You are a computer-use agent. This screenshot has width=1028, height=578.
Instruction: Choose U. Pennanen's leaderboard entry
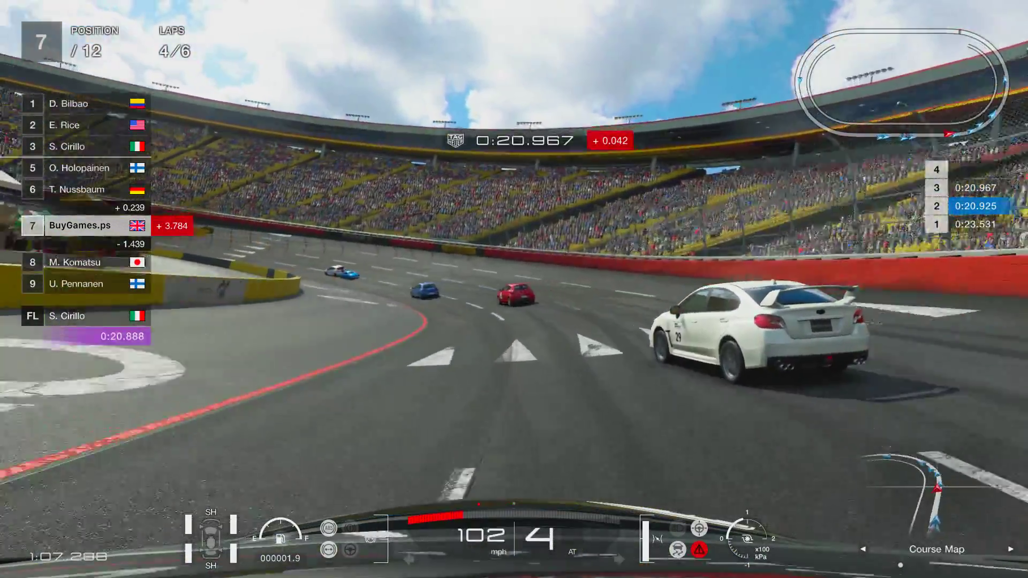[85, 284]
